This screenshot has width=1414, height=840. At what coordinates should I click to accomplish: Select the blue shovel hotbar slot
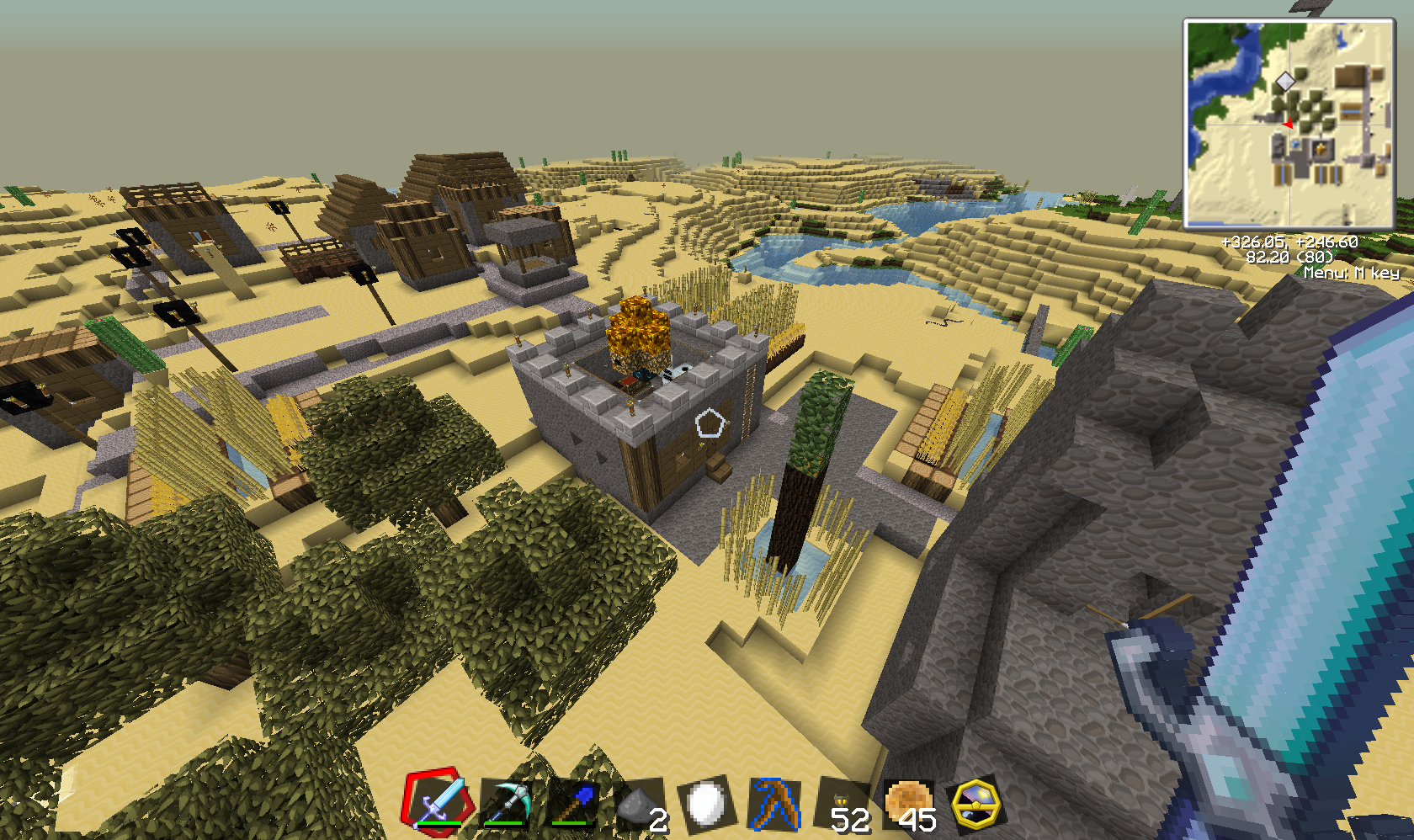[573, 804]
